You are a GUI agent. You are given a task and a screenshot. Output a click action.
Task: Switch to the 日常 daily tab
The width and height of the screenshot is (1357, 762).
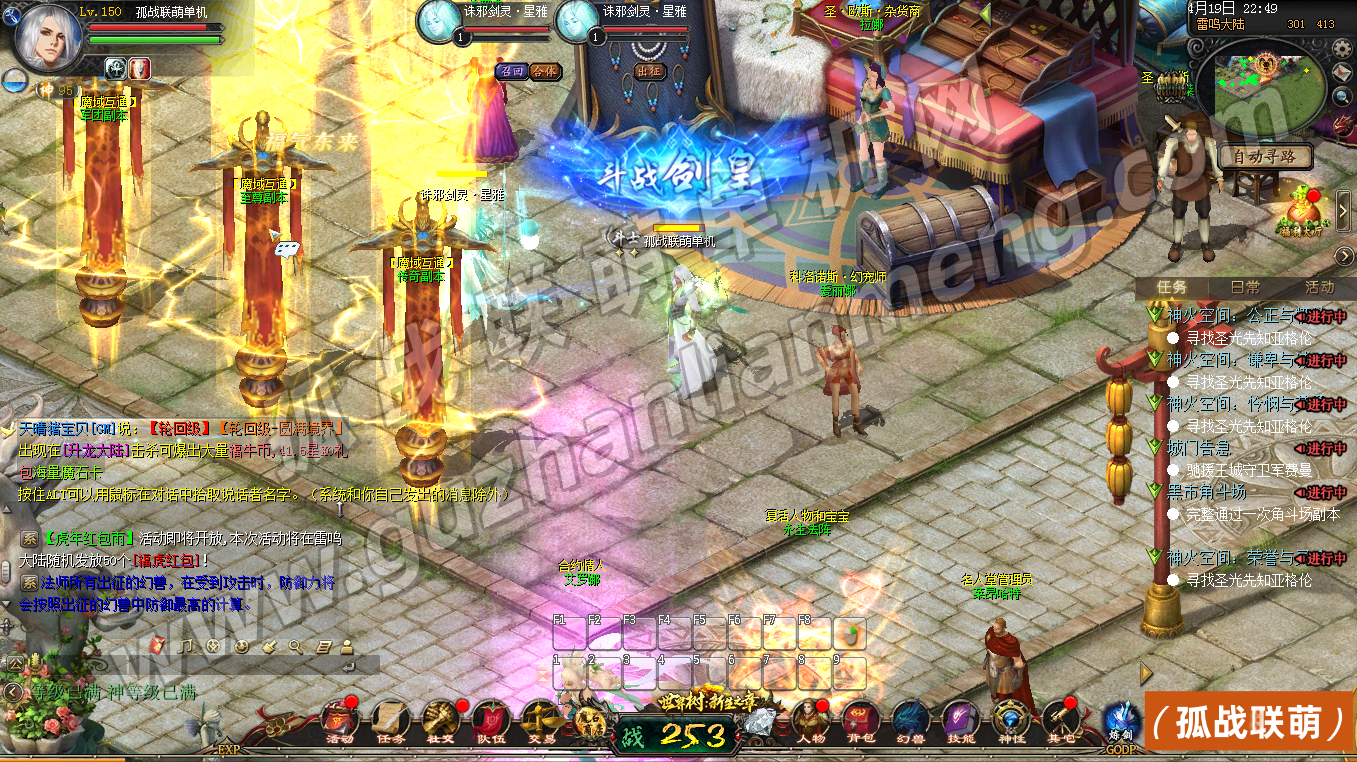point(1246,287)
